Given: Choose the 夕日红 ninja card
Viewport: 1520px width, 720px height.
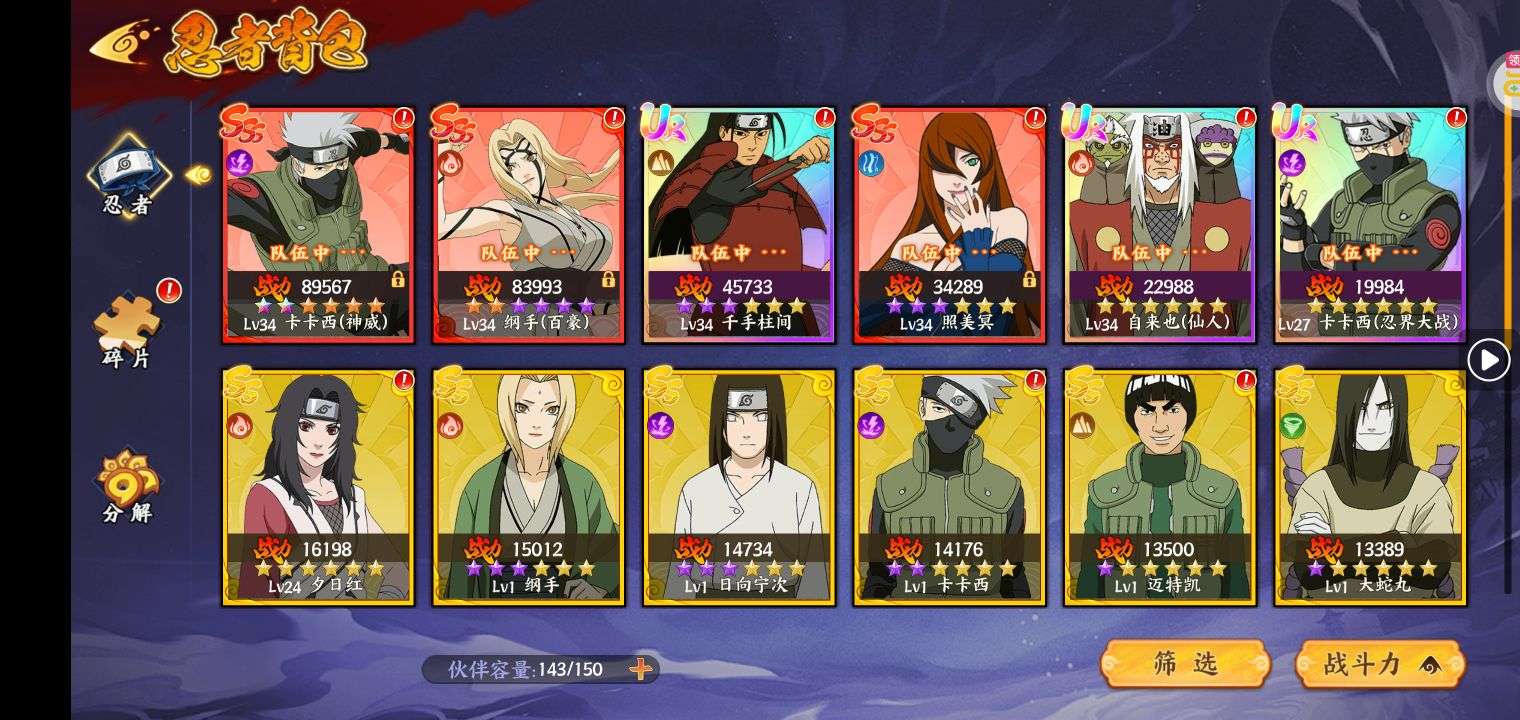Looking at the screenshot, I should (319, 487).
